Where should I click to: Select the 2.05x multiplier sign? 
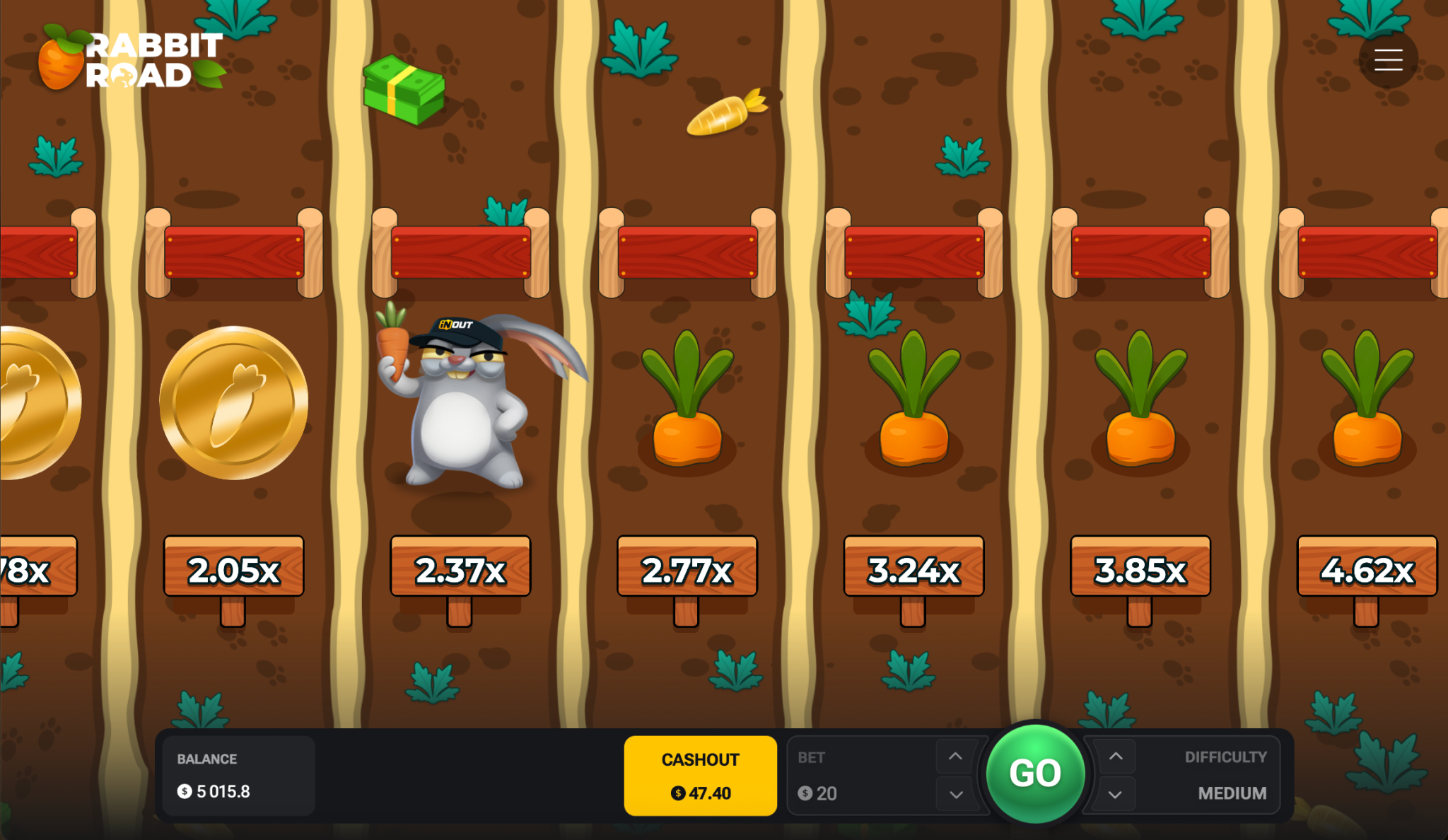pyautogui.click(x=232, y=566)
